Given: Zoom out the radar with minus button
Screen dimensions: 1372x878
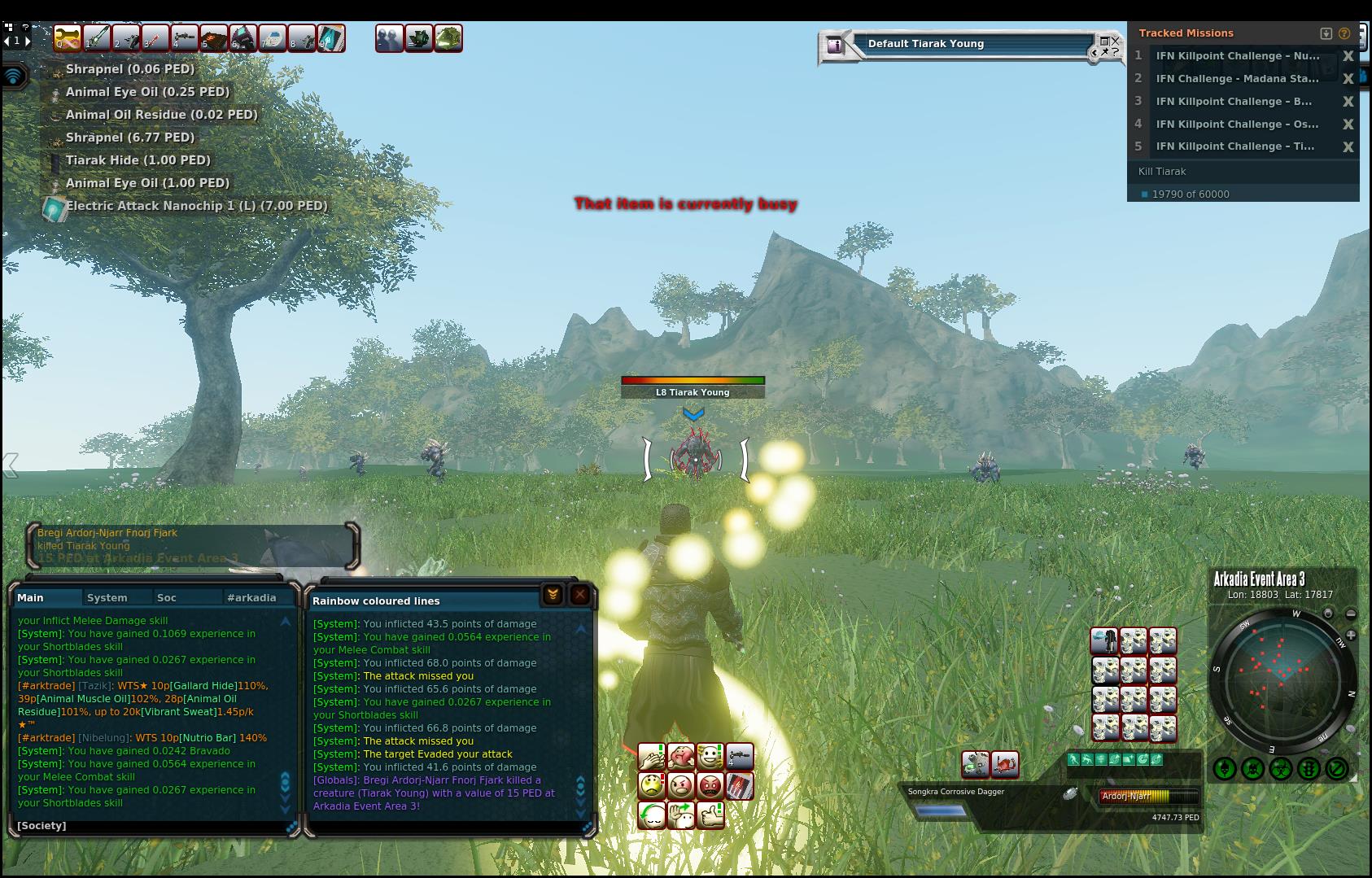Looking at the screenshot, I should pyautogui.click(x=1351, y=614).
